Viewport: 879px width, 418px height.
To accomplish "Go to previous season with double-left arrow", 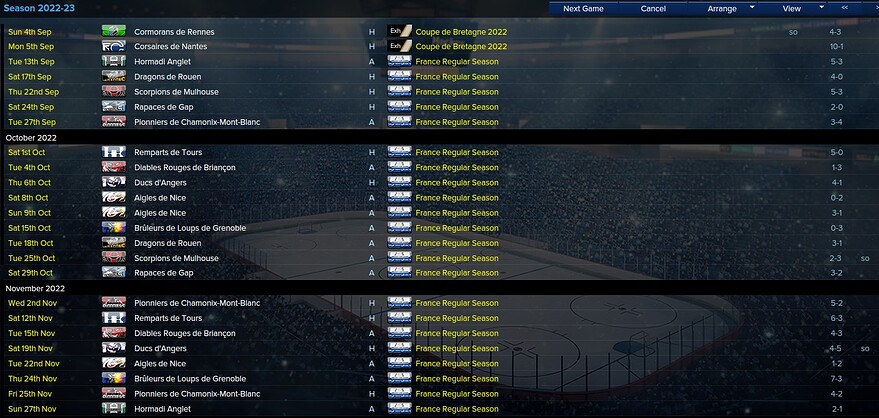I will coord(845,8).
